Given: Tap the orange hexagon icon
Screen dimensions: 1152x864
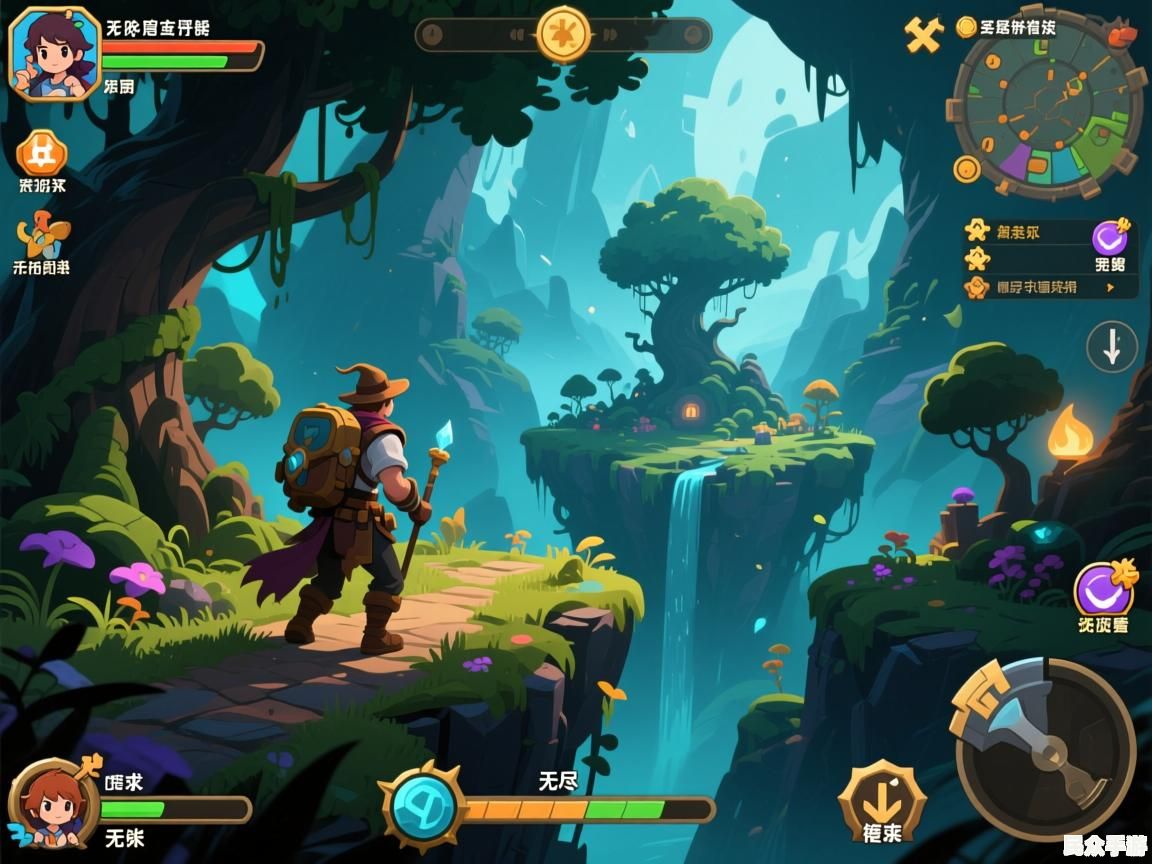Looking at the screenshot, I should click(42, 153).
